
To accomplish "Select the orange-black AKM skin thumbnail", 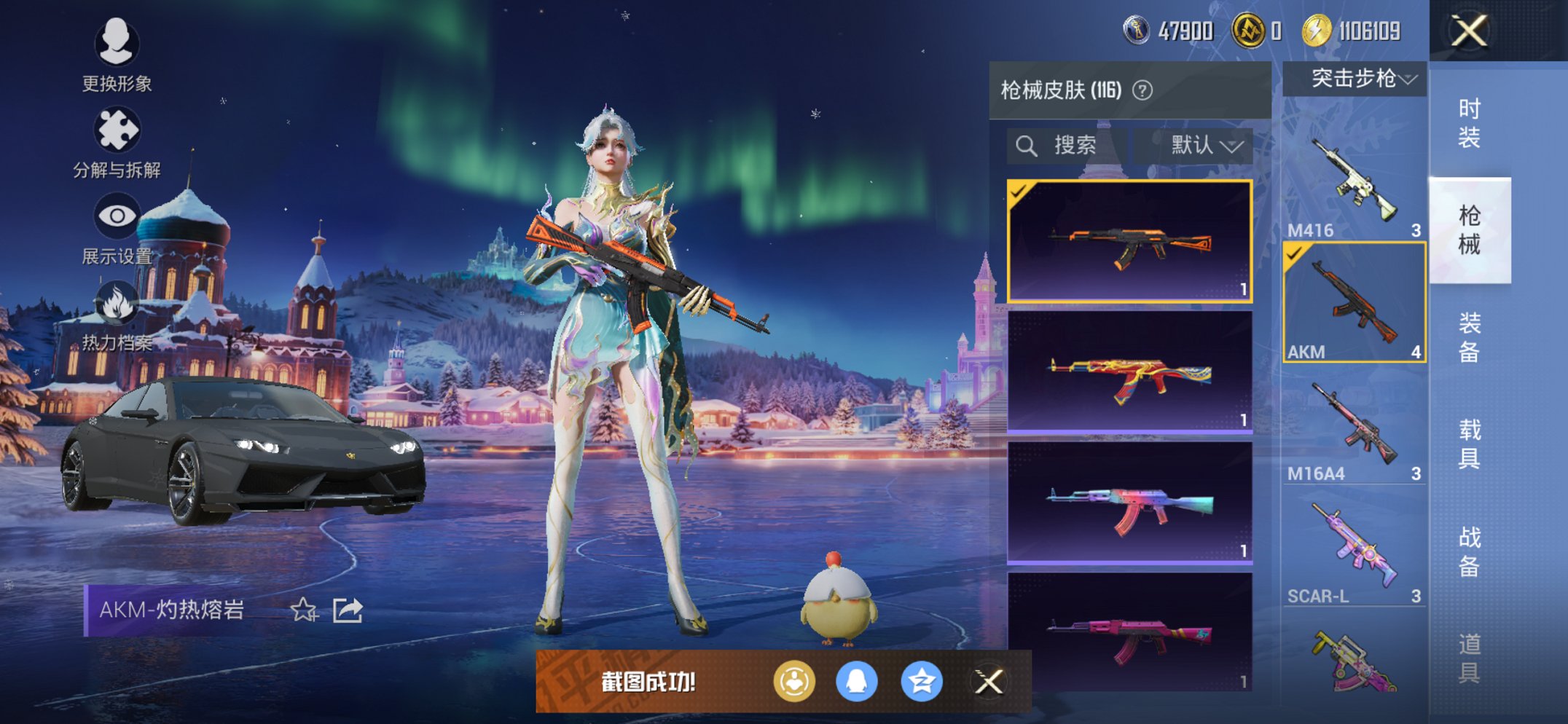I will (1129, 240).
